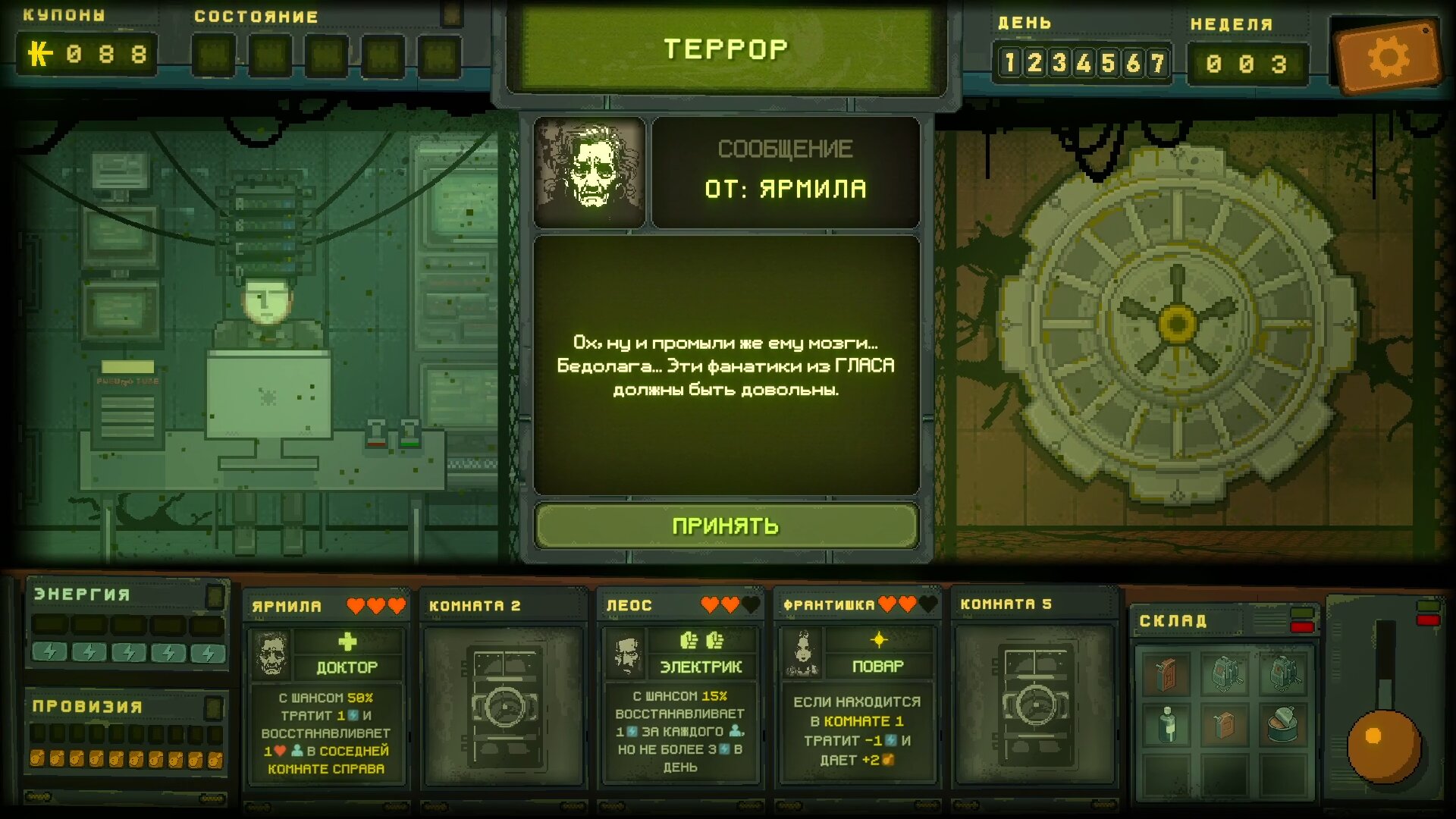The height and width of the screenshot is (819, 1456).
Task: Open the empty Комната 5 vault door
Action: point(1035,705)
